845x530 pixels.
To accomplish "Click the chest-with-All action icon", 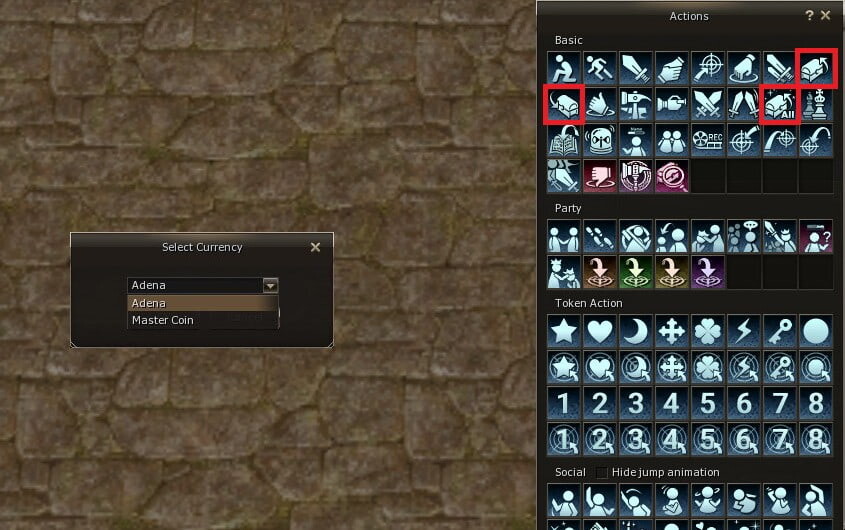I will coord(779,104).
